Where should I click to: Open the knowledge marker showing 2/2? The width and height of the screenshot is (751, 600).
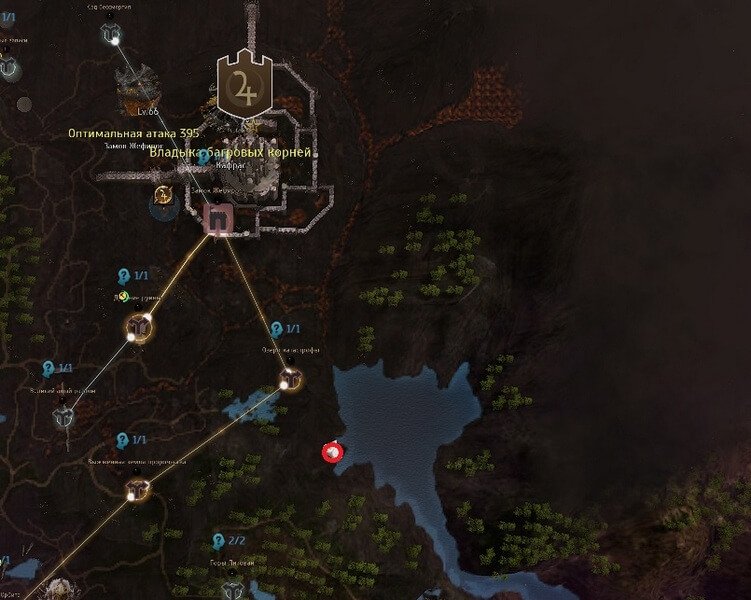click(x=218, y=542)
